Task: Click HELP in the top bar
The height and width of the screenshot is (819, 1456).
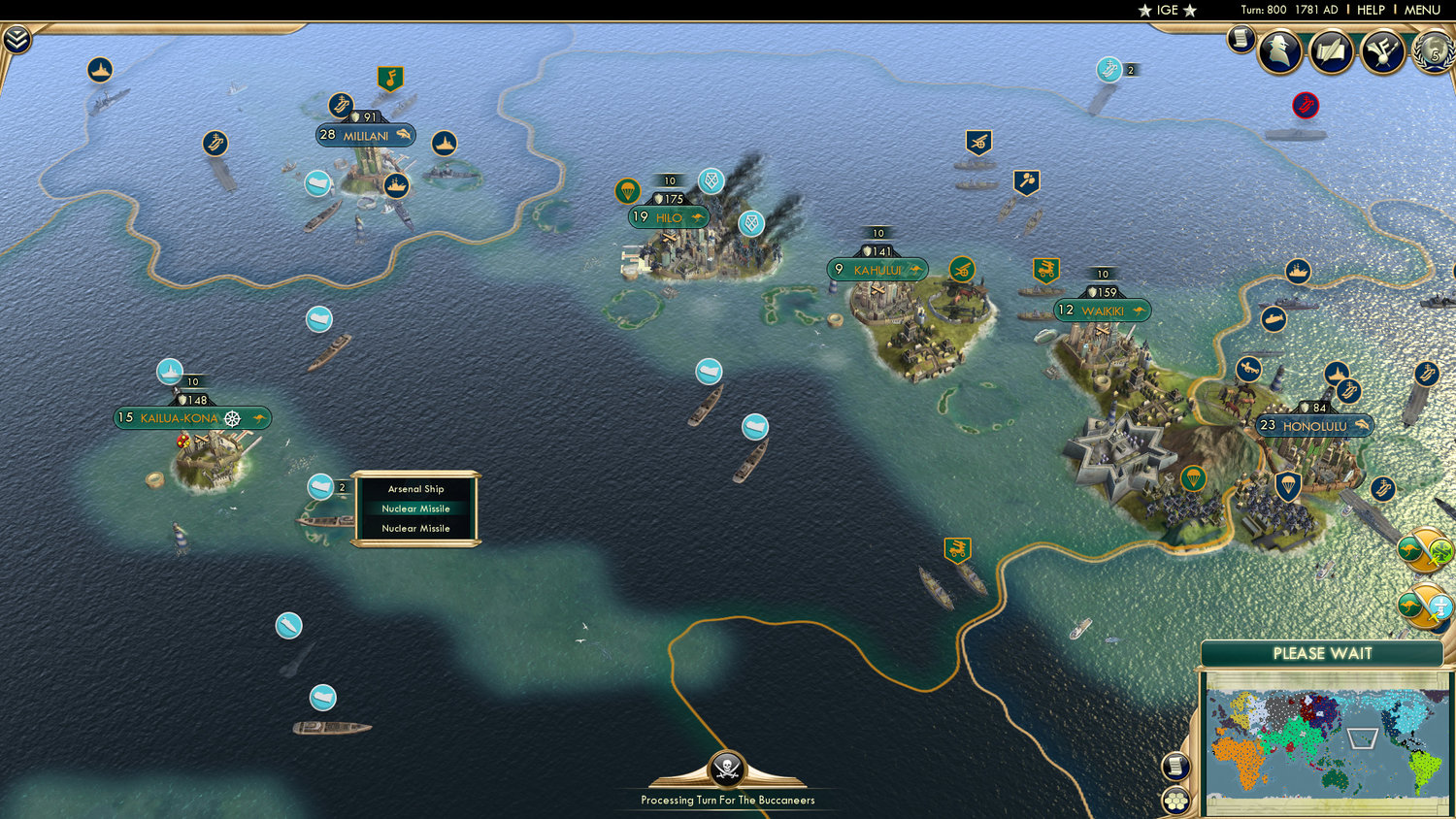Action: tap(1373, 10)
